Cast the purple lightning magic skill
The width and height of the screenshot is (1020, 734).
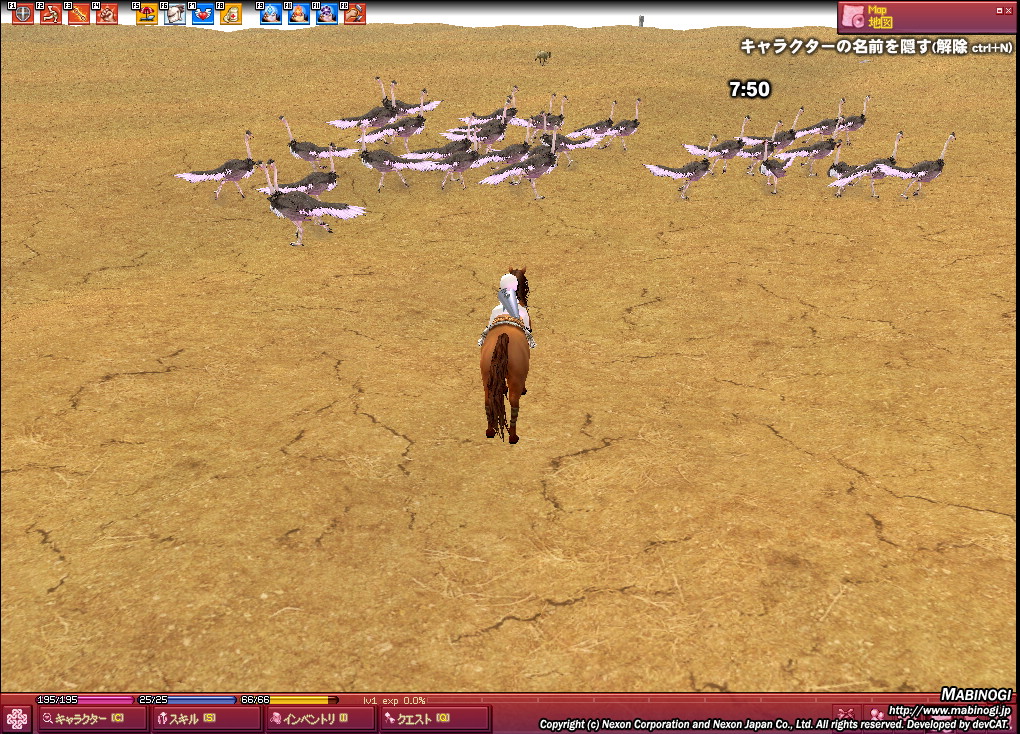click(x=327, y=14)
